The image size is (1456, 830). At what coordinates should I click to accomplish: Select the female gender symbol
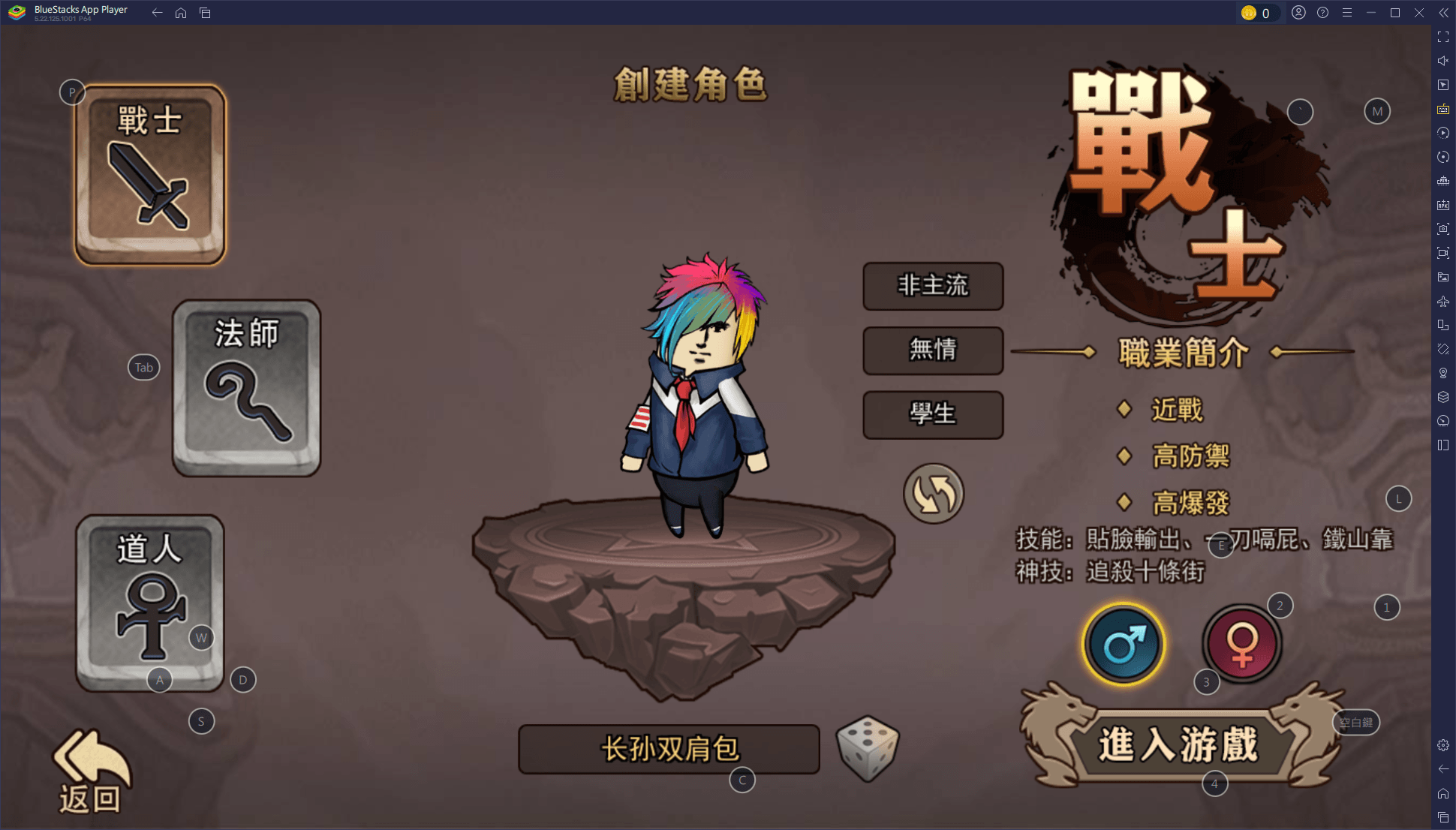(1242, 643)
